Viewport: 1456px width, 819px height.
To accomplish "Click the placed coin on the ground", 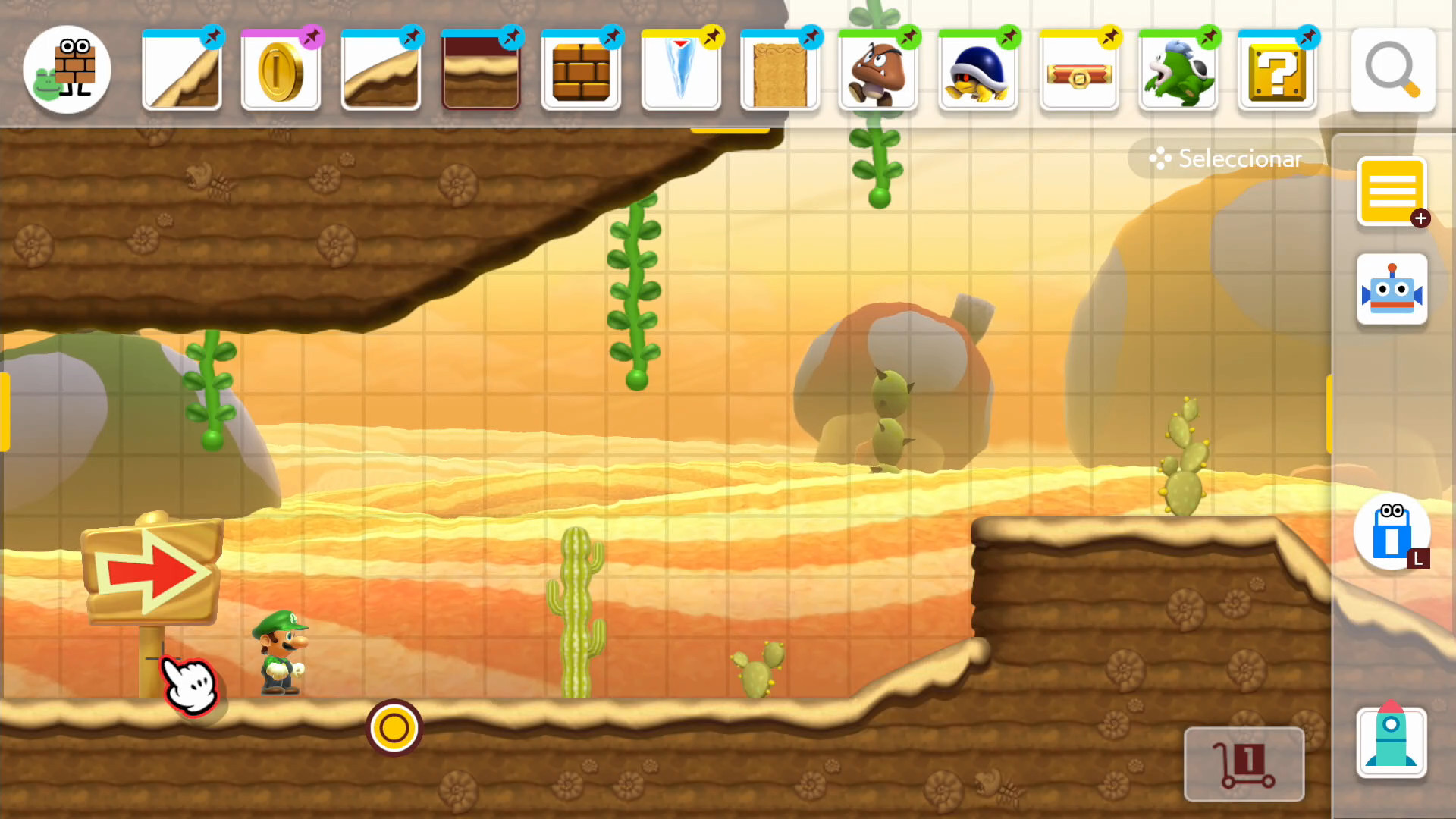I will click(x=393, y=727).
